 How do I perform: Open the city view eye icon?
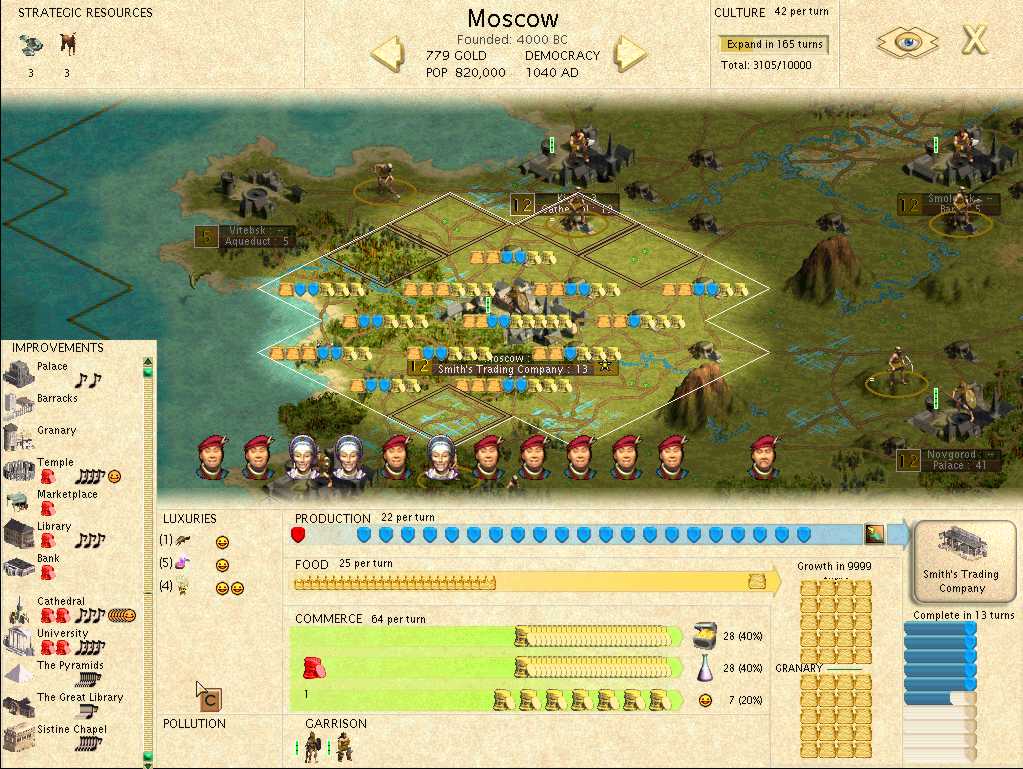[907, 42]
